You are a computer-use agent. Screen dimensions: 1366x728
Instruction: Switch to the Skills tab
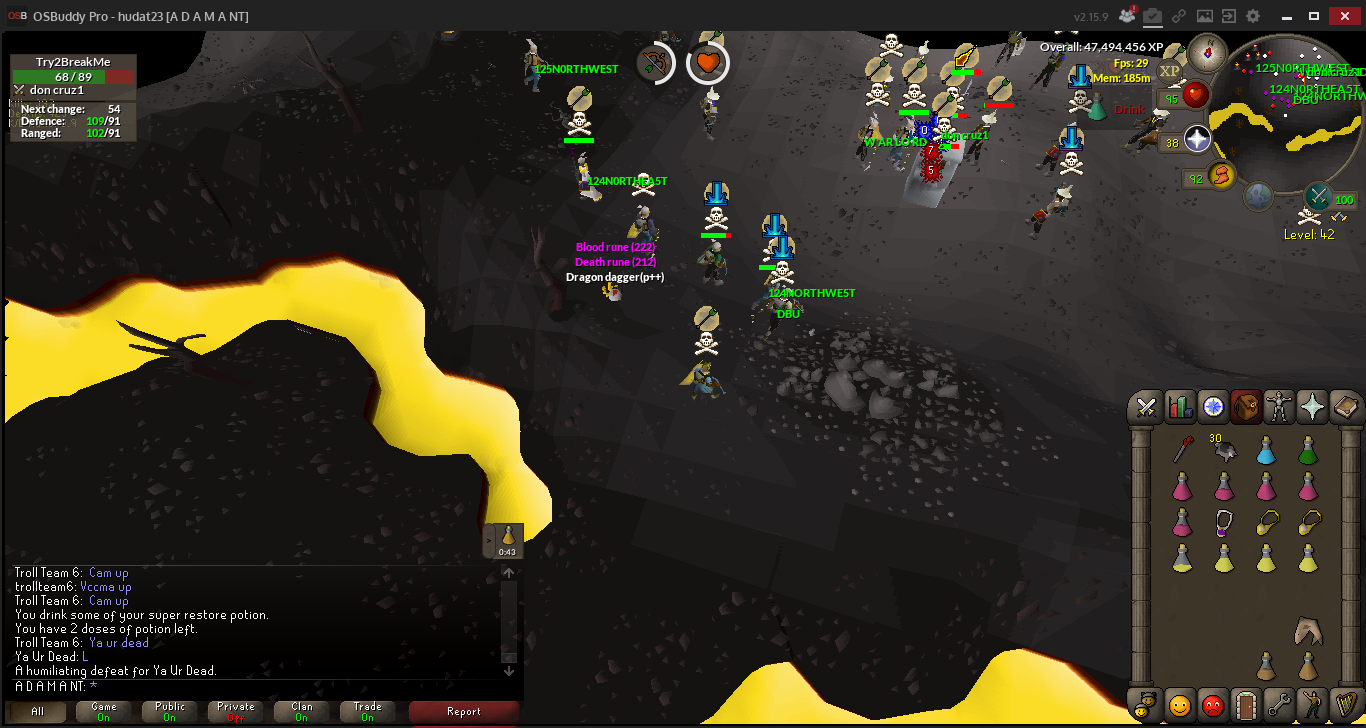click(x=1180, y=406)
